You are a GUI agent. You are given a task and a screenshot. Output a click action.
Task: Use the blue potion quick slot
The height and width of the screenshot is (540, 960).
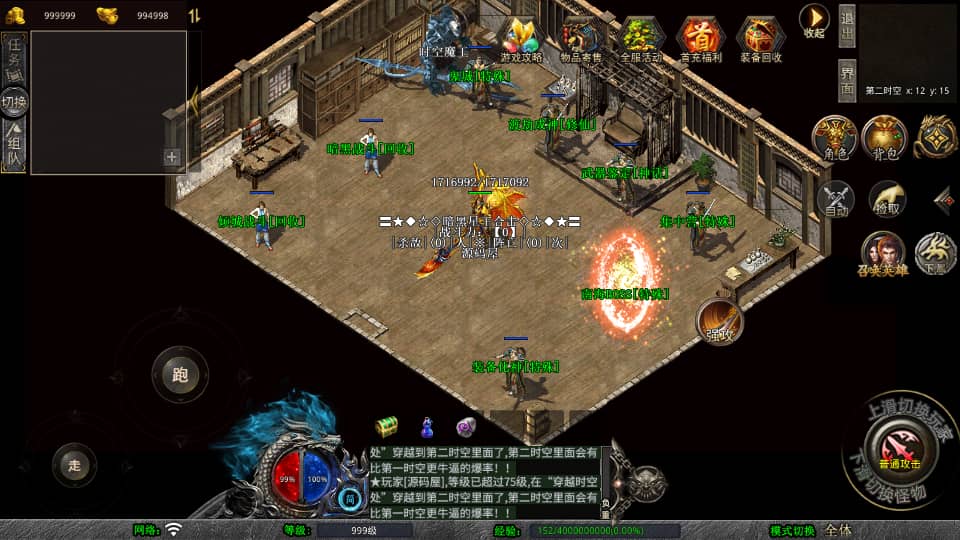click(x=427, y=427)
